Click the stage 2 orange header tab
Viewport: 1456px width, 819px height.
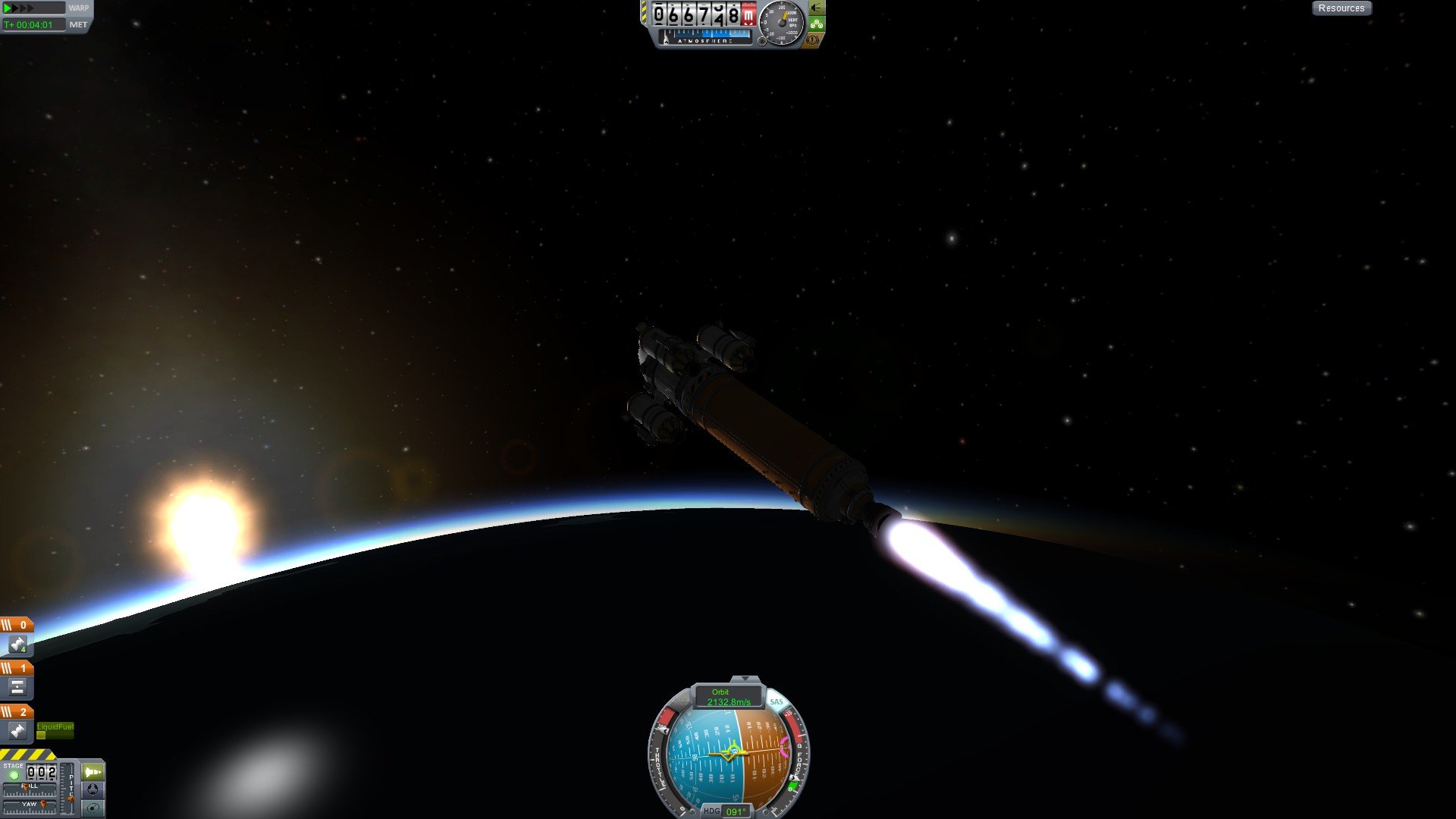[x=17, y=711]
